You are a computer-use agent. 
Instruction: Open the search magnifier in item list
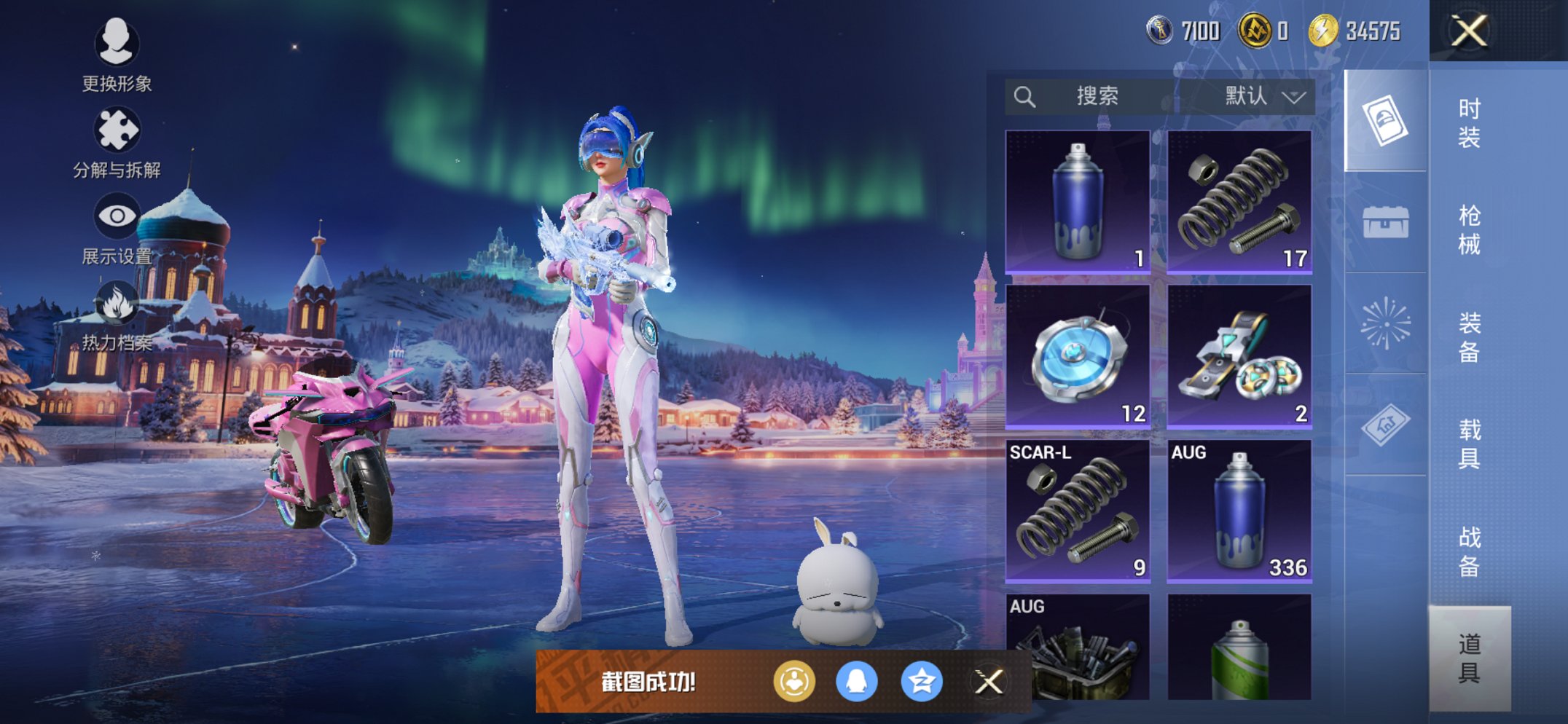tap(1026, 95)
